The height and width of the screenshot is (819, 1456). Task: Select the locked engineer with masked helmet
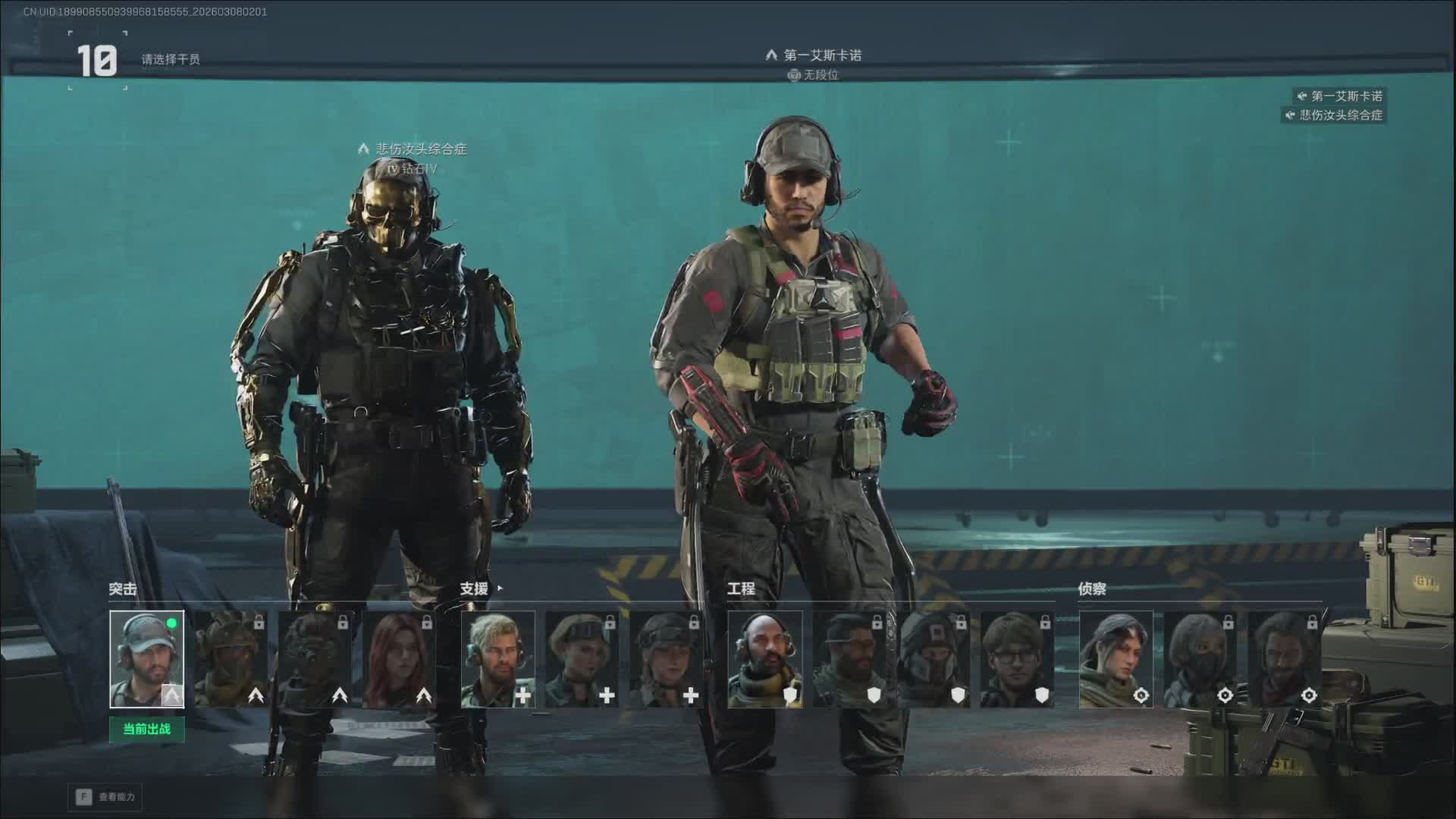click(933, 659)
